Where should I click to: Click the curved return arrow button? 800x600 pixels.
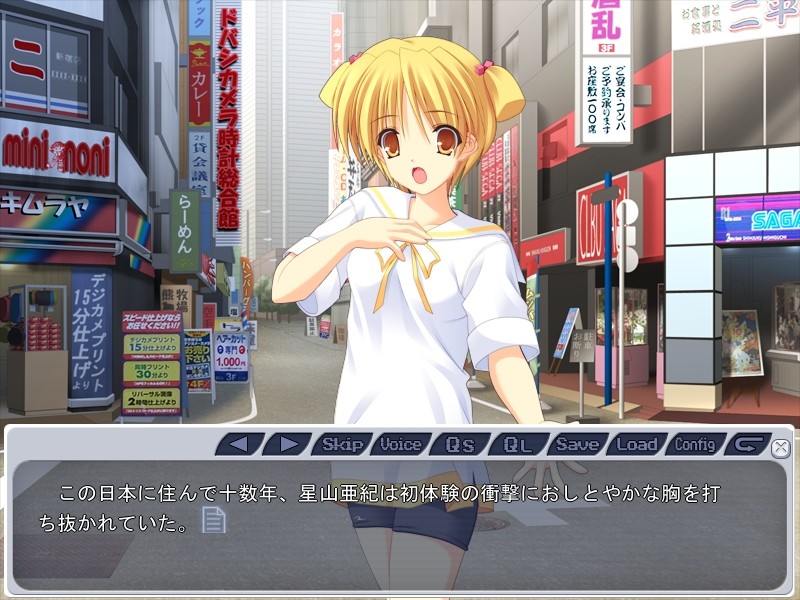749,444
